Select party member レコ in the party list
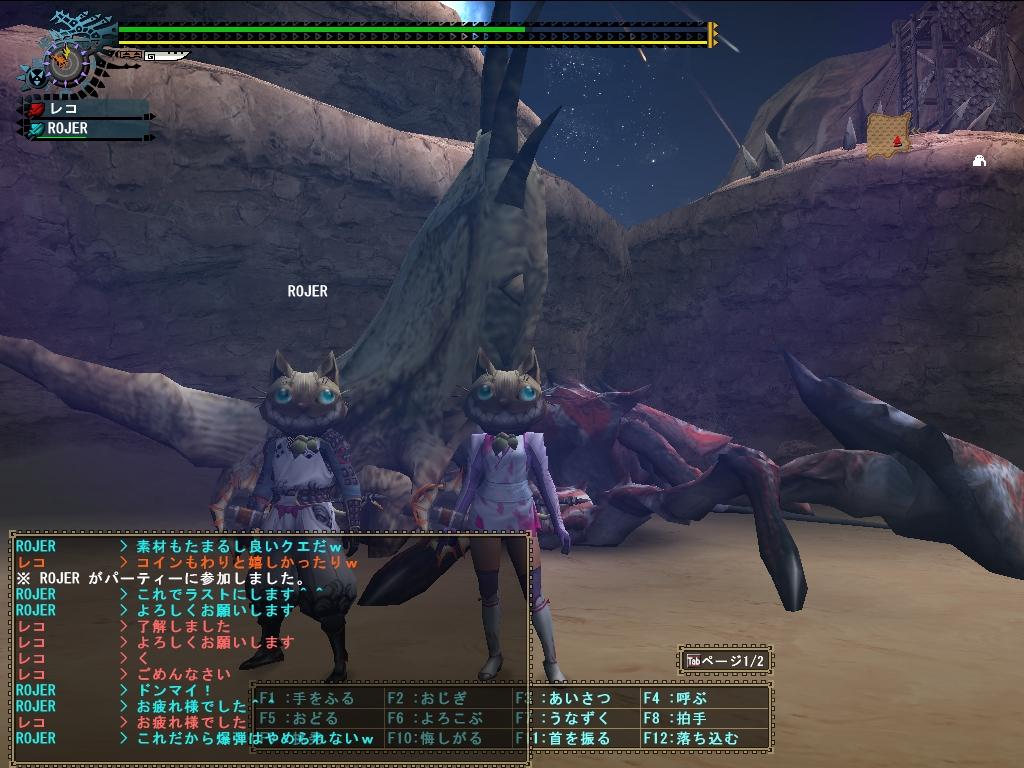This screenshot has width=1024, height=768. click(87, 109)
